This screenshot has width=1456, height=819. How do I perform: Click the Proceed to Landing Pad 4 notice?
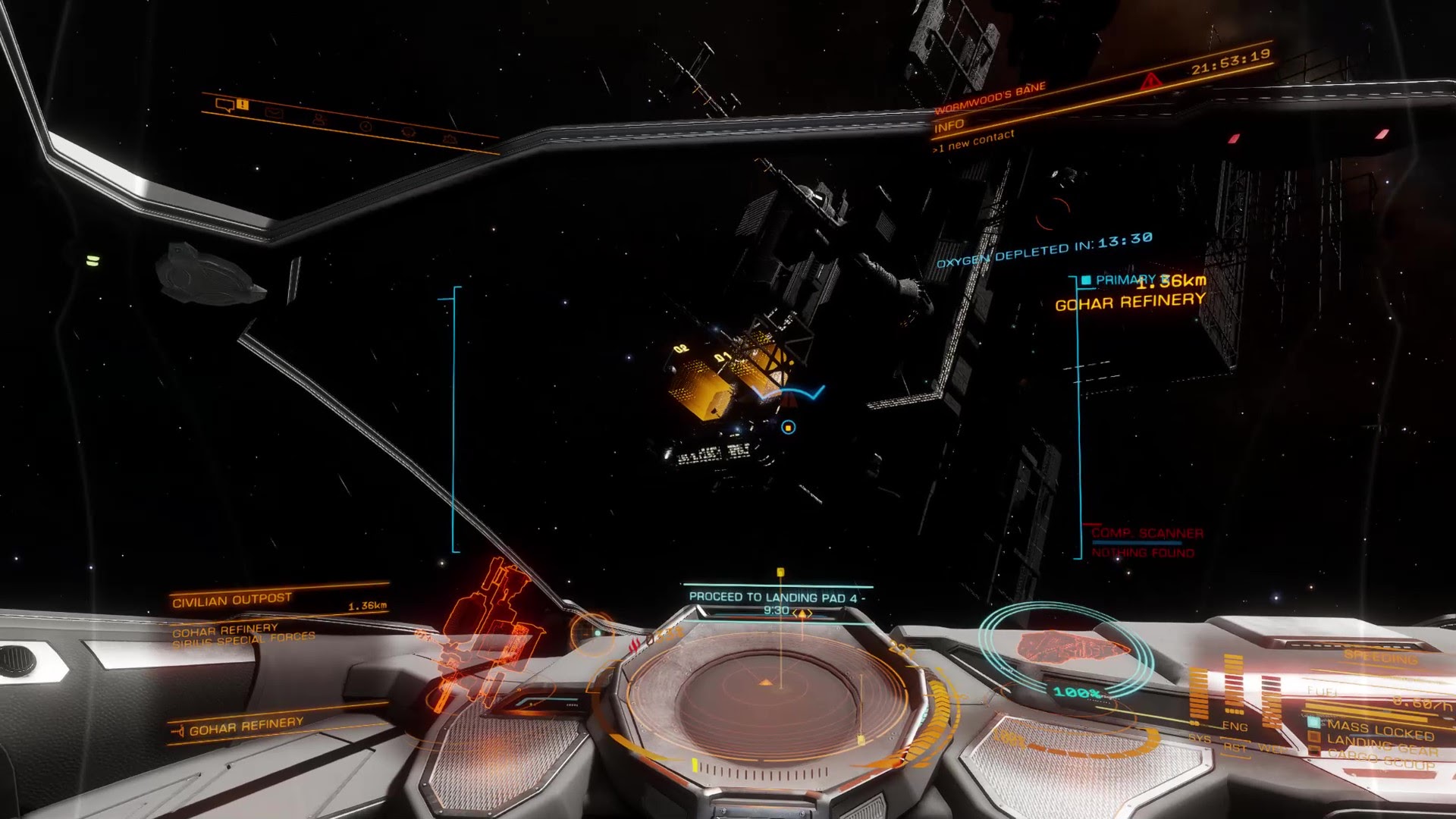coord(777,598)
